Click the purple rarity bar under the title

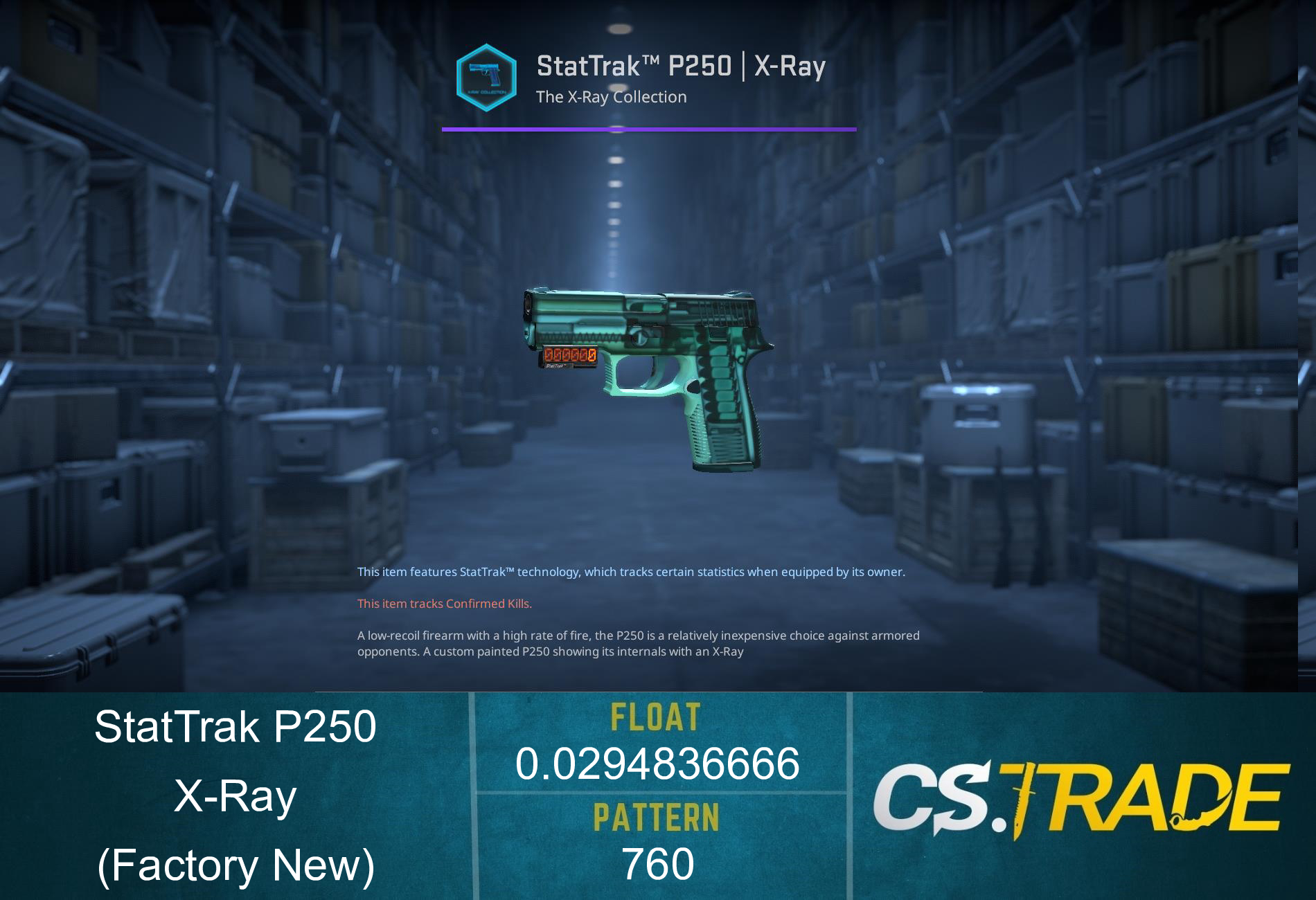point(649,129)
